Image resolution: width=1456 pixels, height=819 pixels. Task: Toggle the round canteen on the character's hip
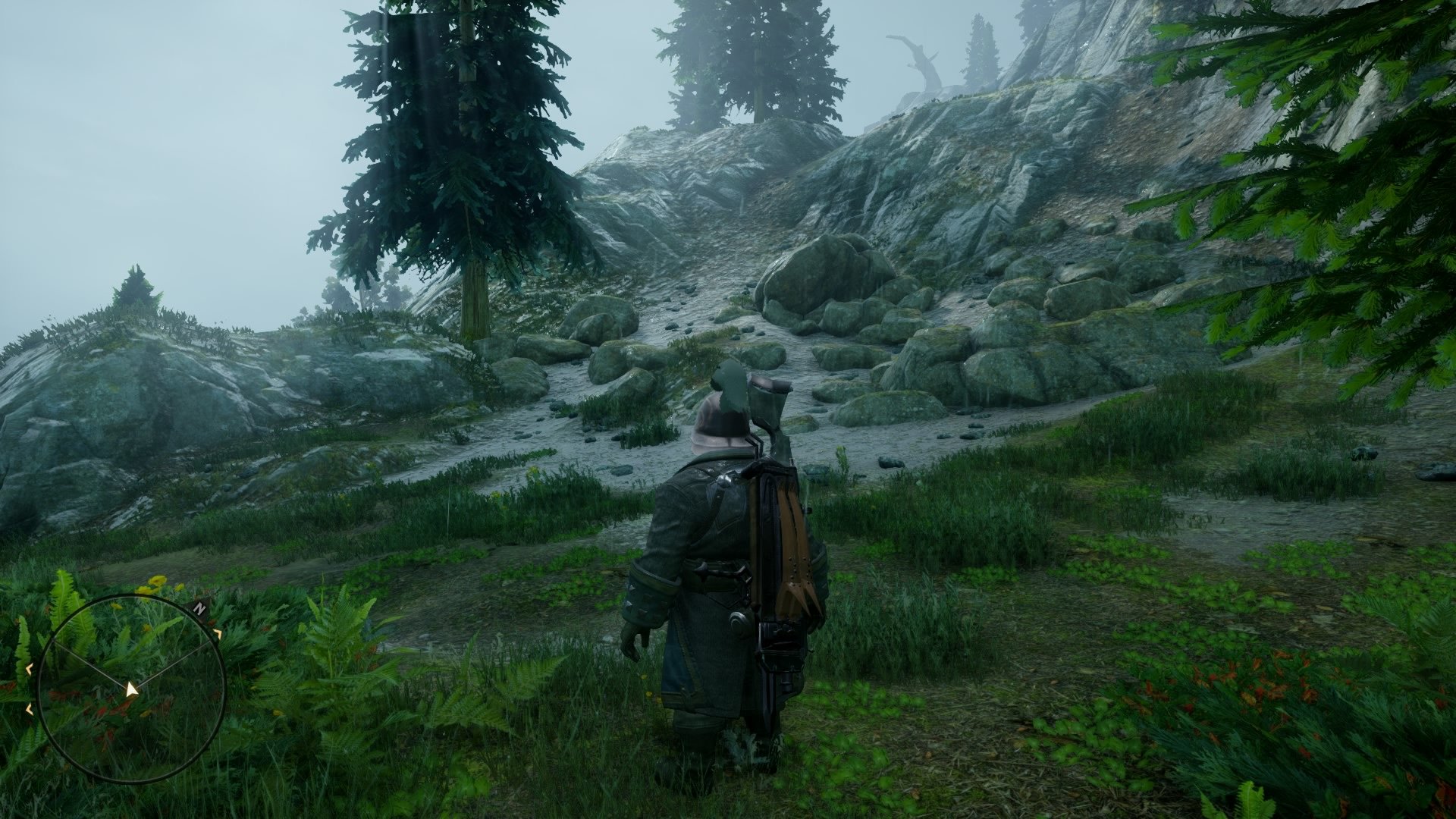pos(739,620)
